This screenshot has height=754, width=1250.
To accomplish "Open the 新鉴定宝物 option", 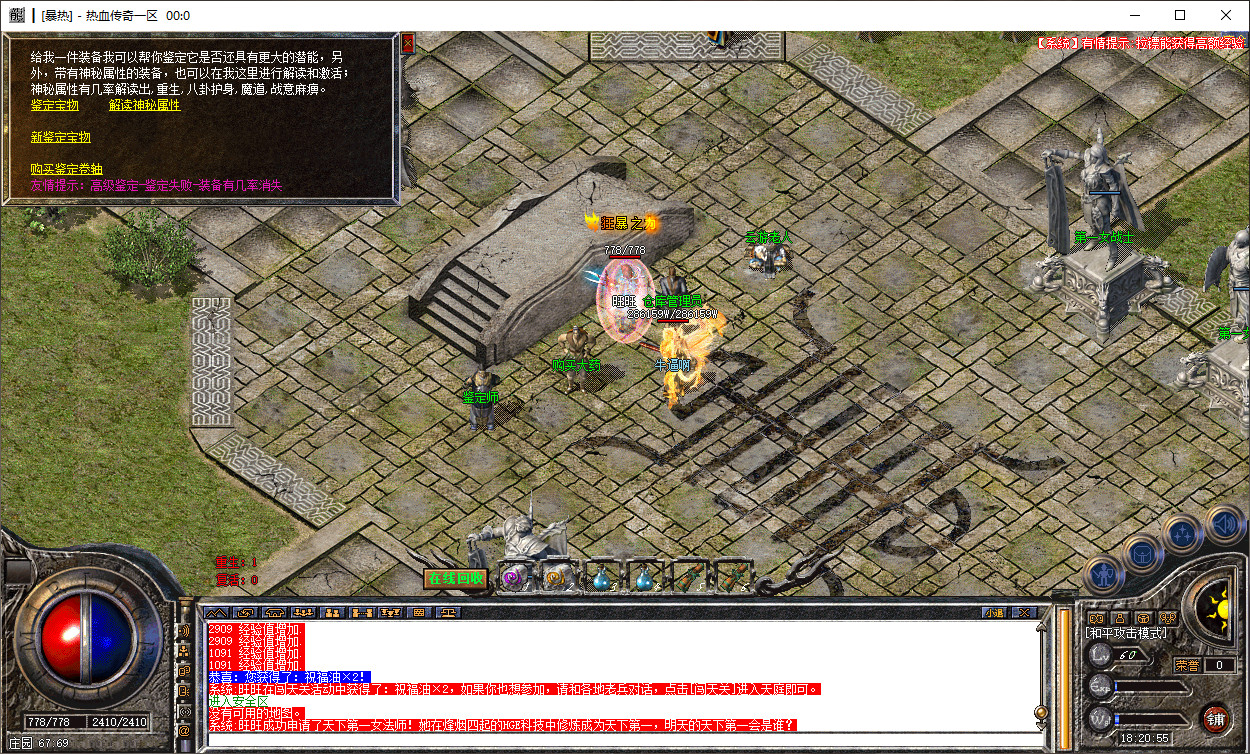I will coord(60,137).
